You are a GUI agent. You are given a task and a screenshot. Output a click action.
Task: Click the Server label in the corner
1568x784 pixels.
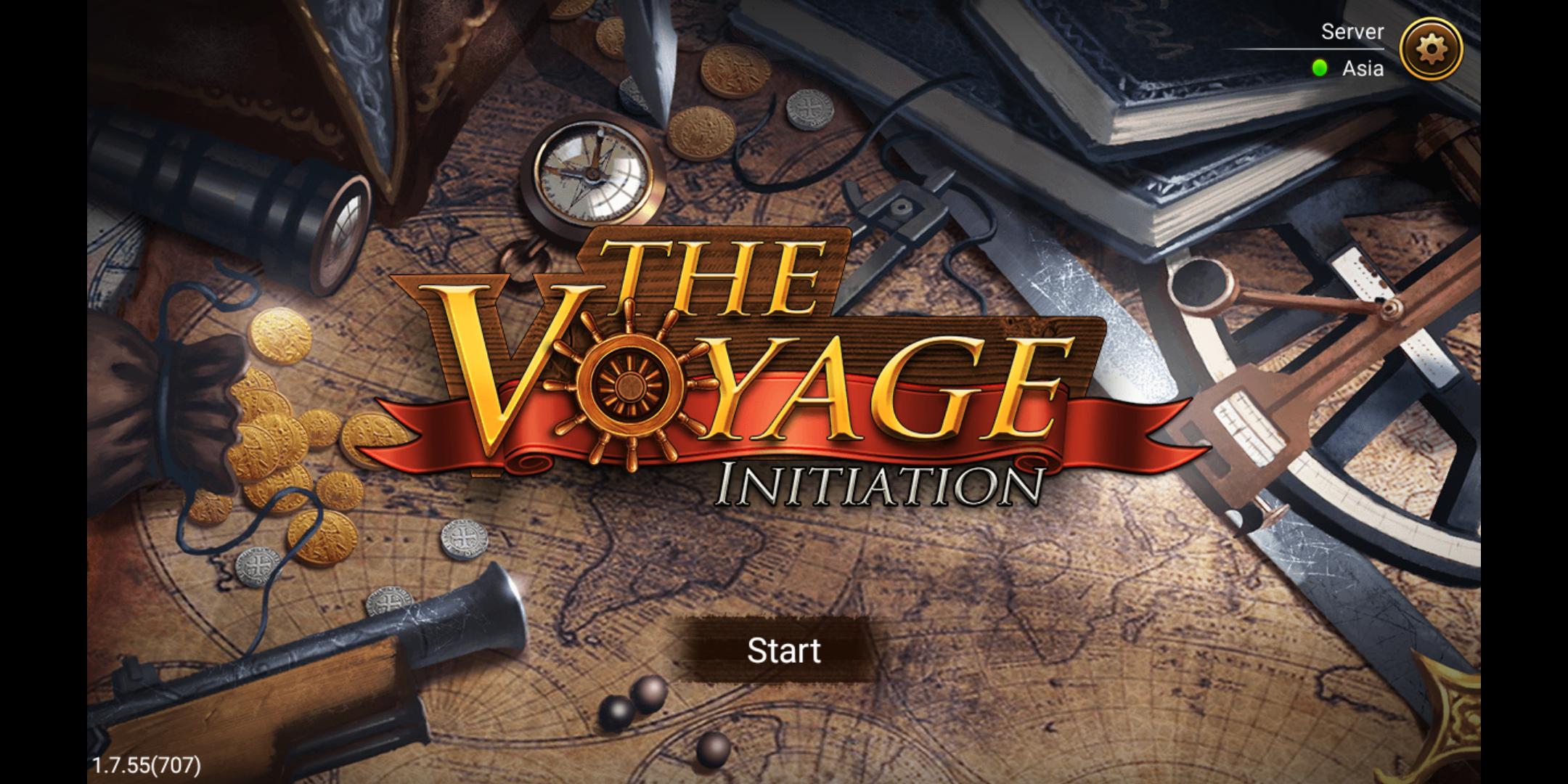point(1352,32)
